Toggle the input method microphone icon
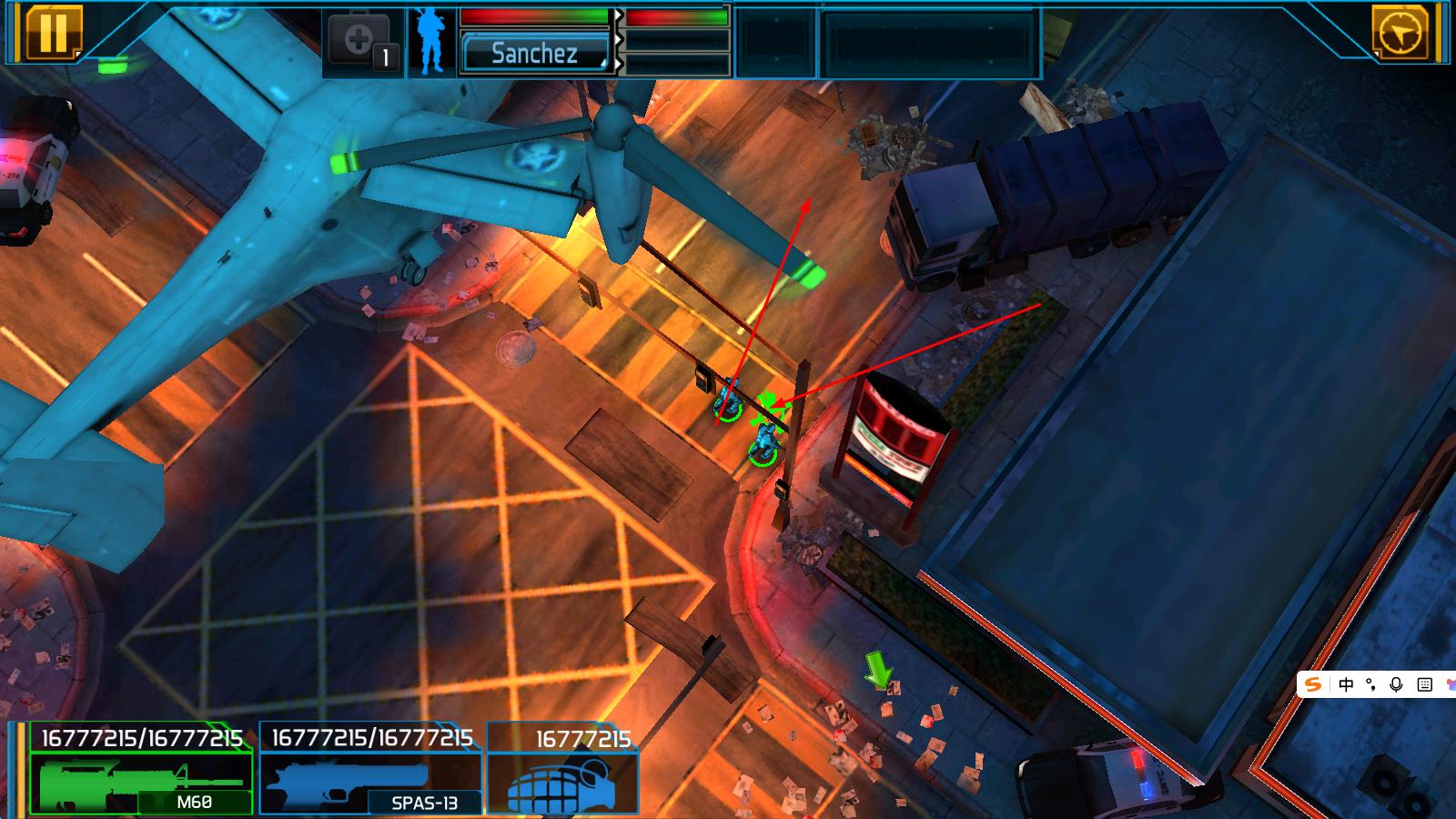Screen dimensions: 1456x819 pyautogui.click(x=1397, y=684)
